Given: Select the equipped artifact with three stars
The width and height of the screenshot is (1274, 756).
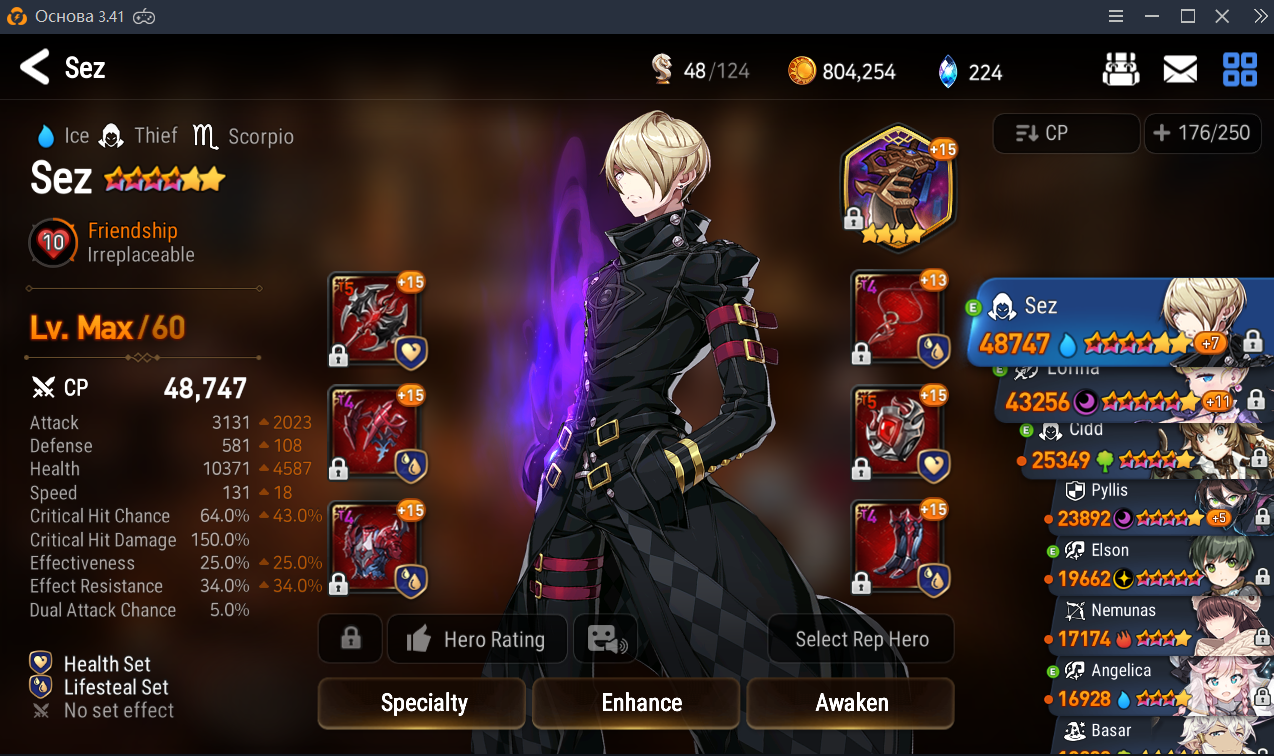Looking at the screenshot, I should (898, 190).
